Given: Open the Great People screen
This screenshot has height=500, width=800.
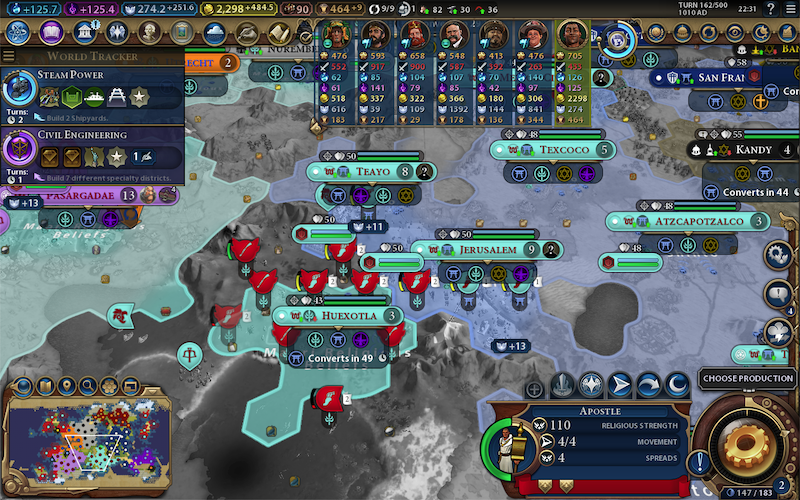Looking at the screenshot, I should tap(148, 33).
